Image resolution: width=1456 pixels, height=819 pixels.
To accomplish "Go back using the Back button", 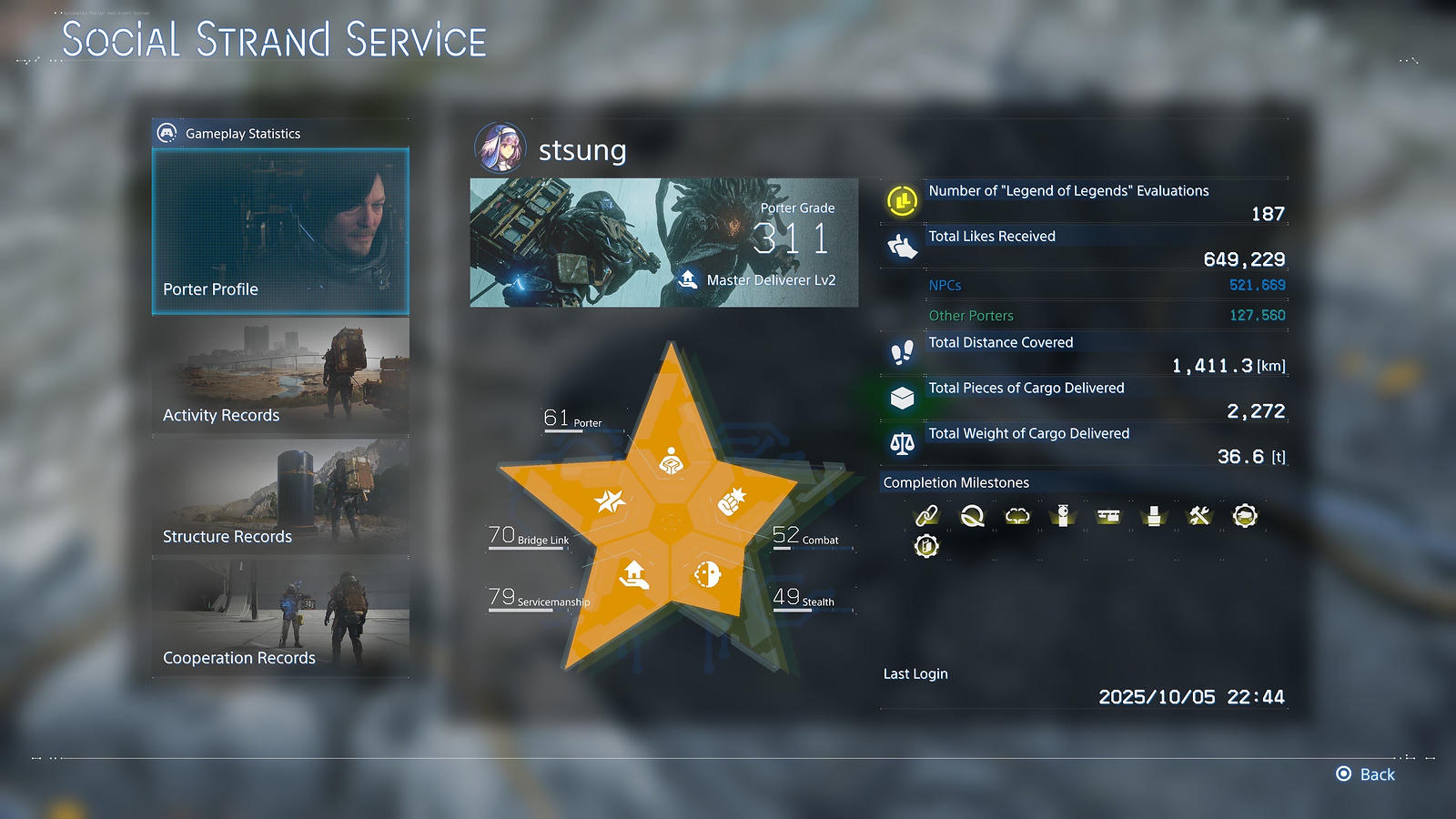I will tap(1365, 774).
